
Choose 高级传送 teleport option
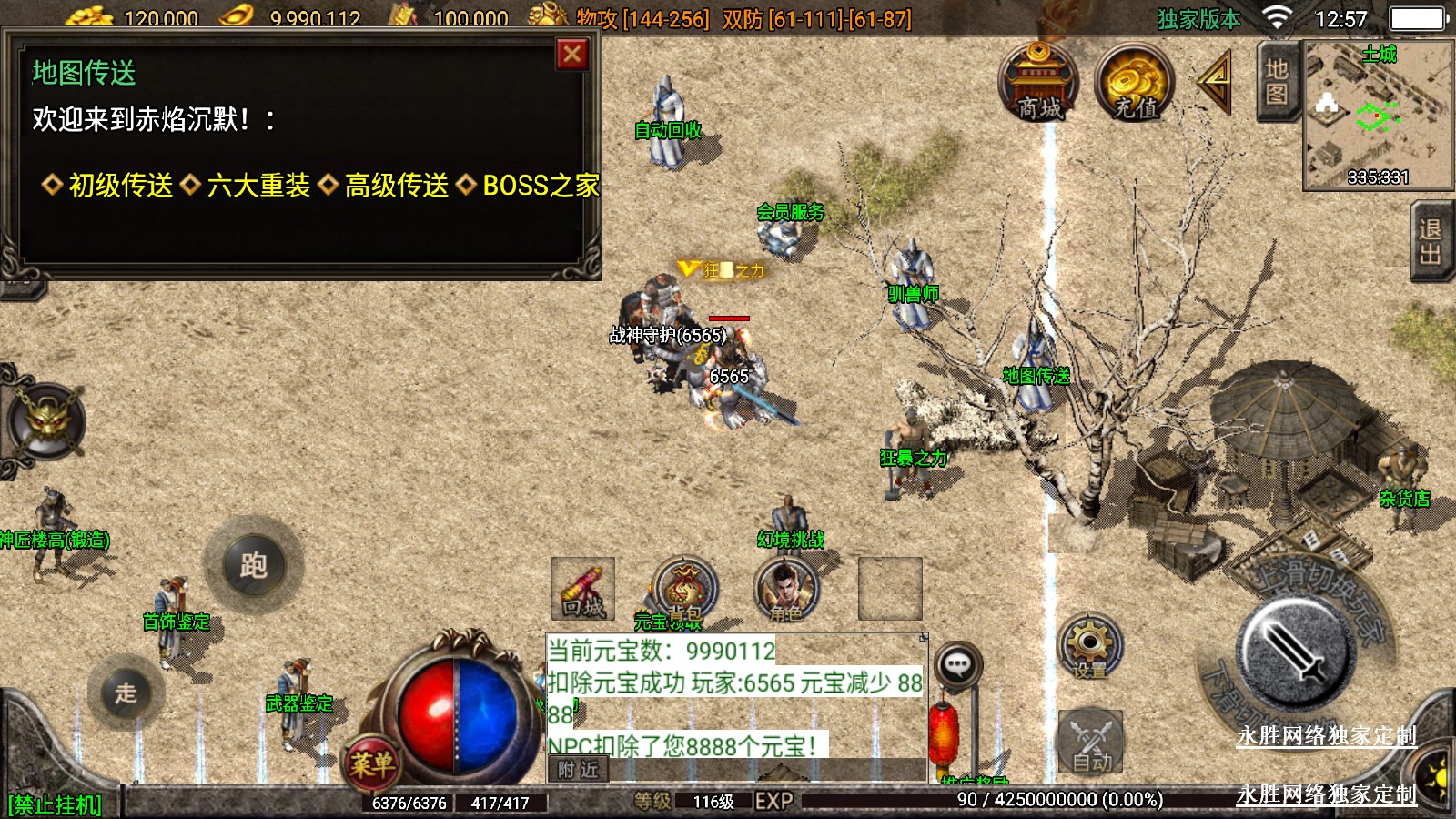[397, 186]
